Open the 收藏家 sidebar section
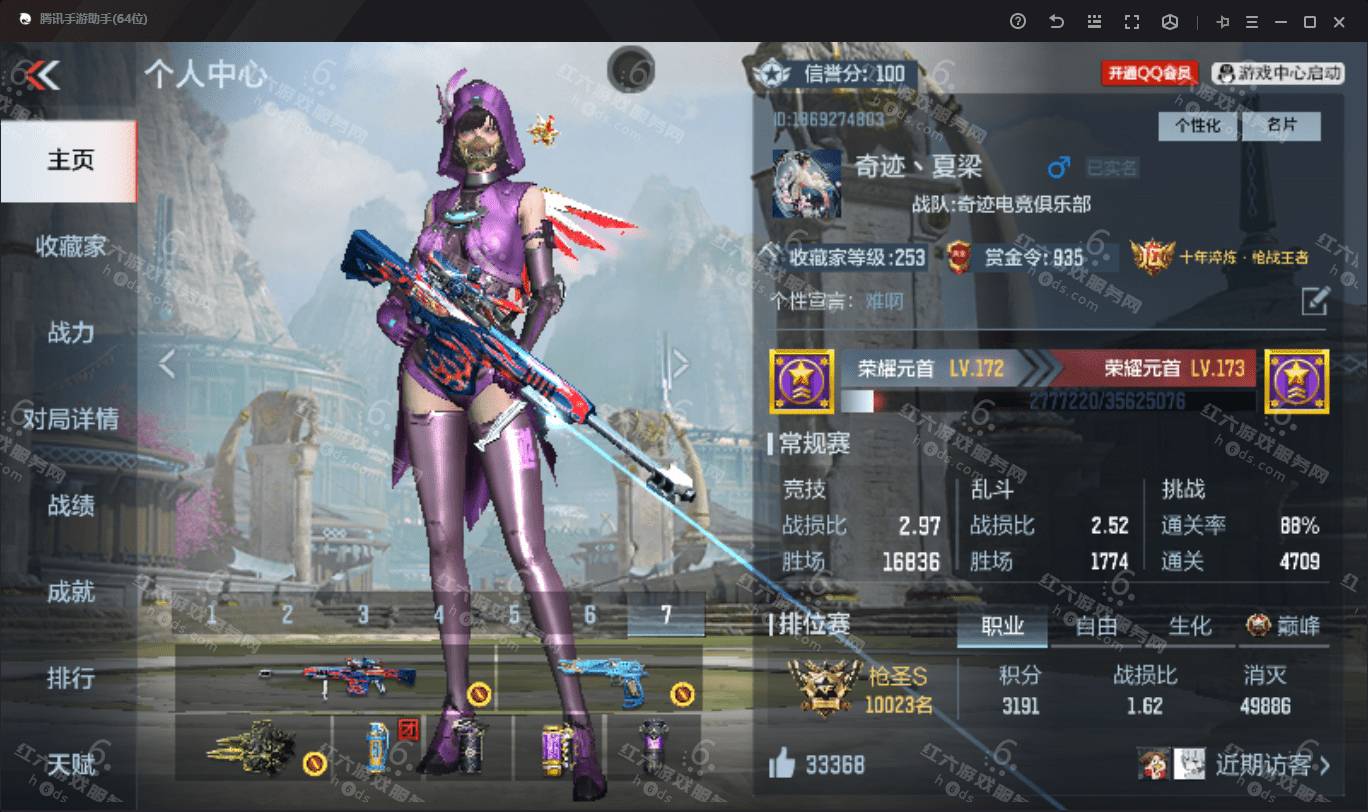The width and height of the screenshot is (1368, 812). pyautogui.click(x=70, y=247)
